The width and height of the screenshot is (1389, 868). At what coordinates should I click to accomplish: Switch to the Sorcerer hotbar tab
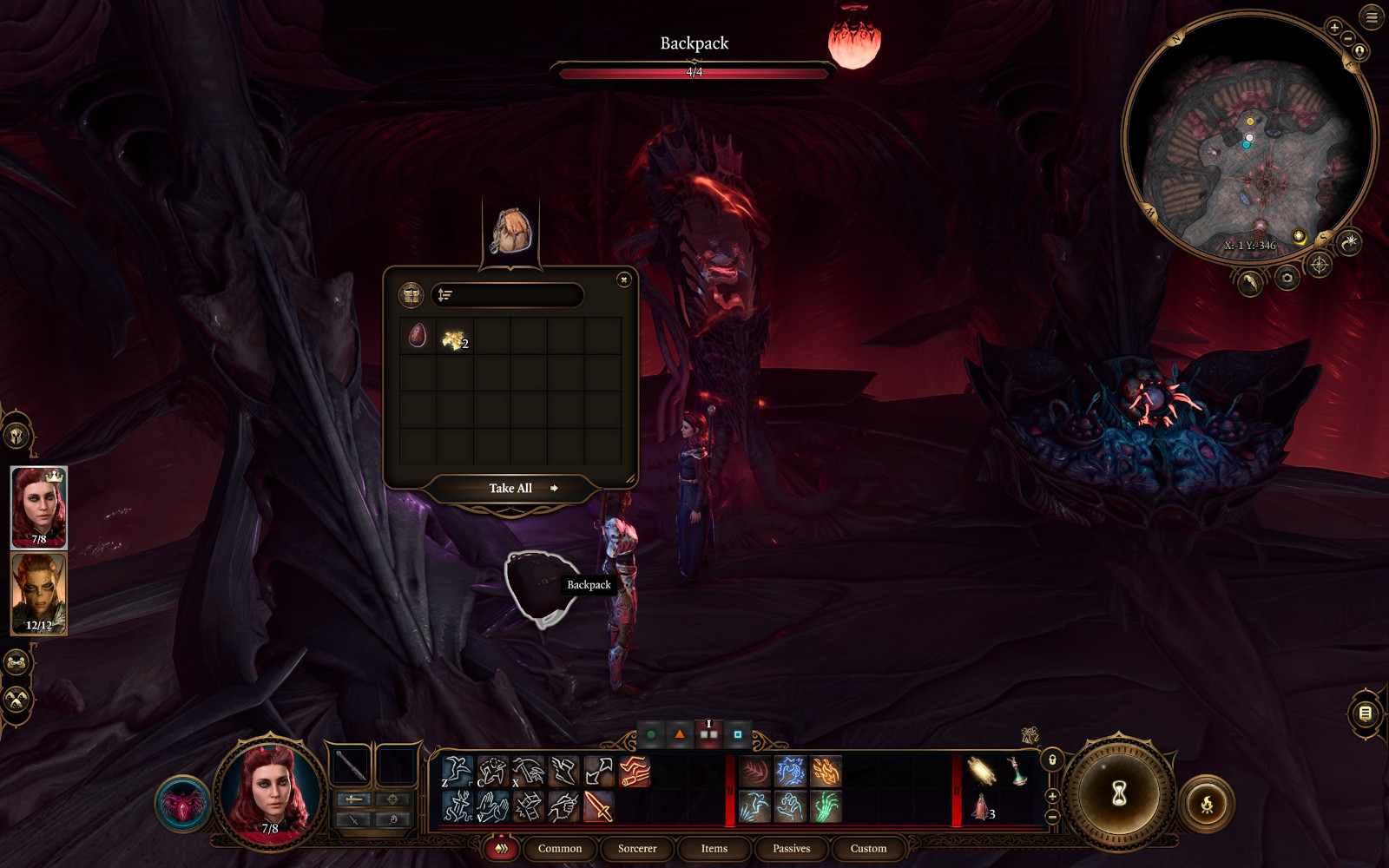[636, 848]
